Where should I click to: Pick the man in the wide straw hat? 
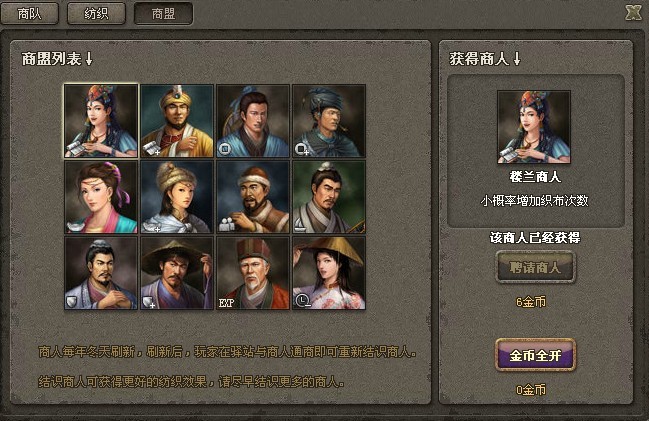tap(177, 272)
